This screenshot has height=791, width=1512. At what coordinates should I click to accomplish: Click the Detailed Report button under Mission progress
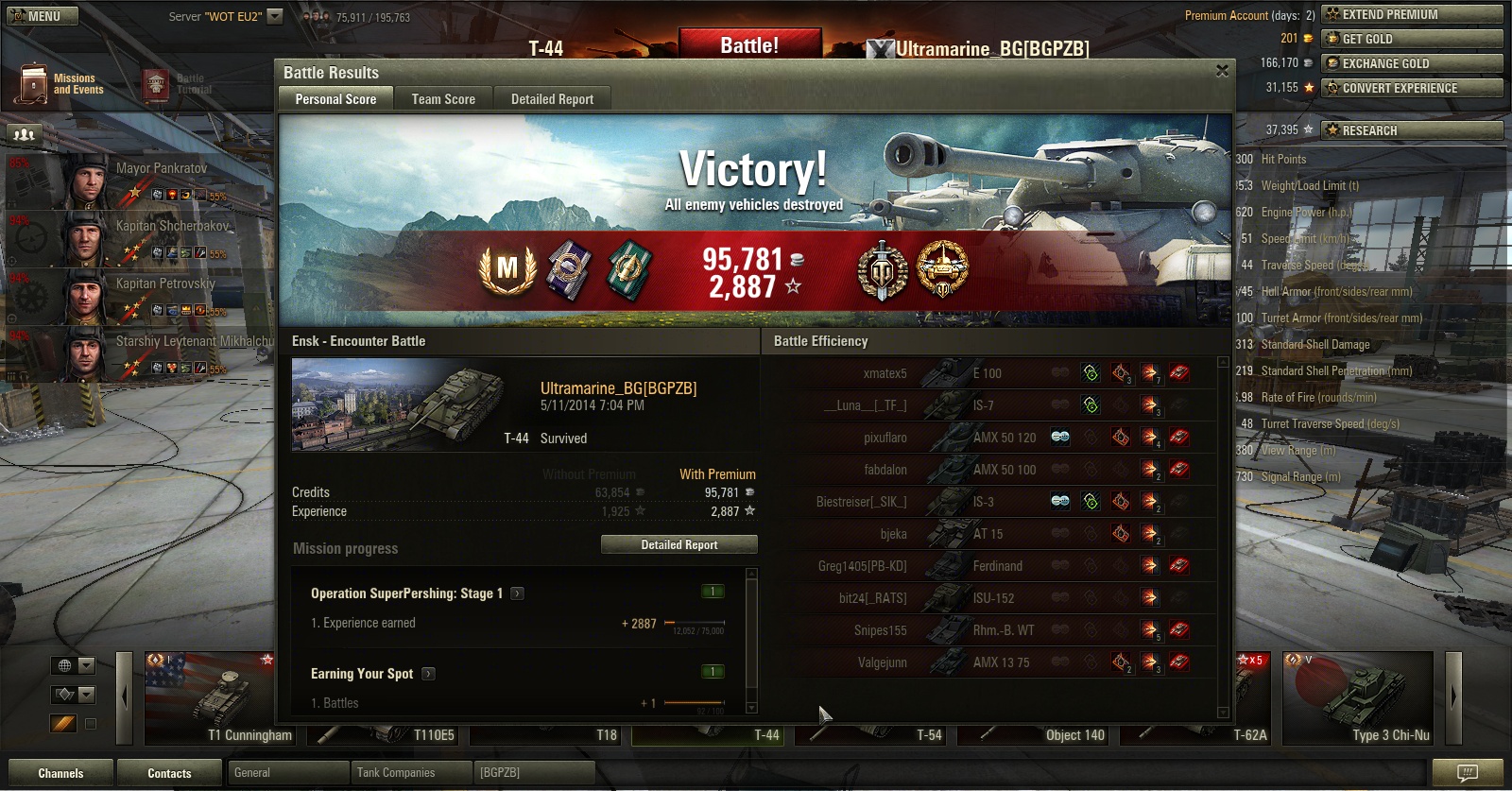tap(679, 545)
